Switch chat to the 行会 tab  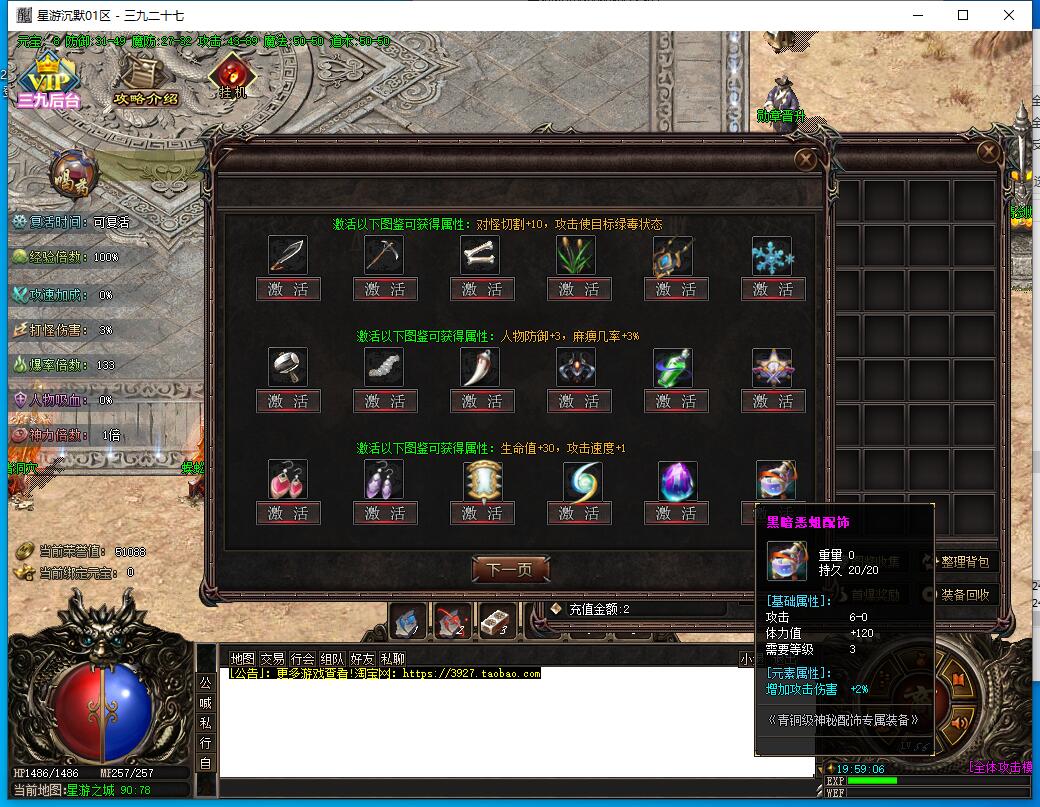coord(303,659)
